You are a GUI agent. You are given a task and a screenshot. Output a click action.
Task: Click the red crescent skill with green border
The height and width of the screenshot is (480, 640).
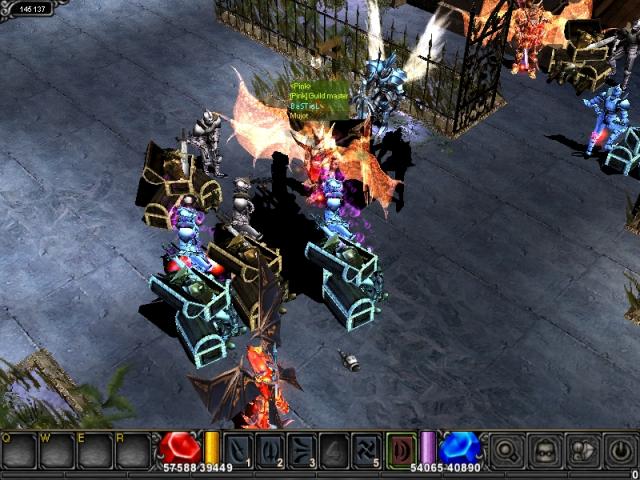tap(400, 449)
